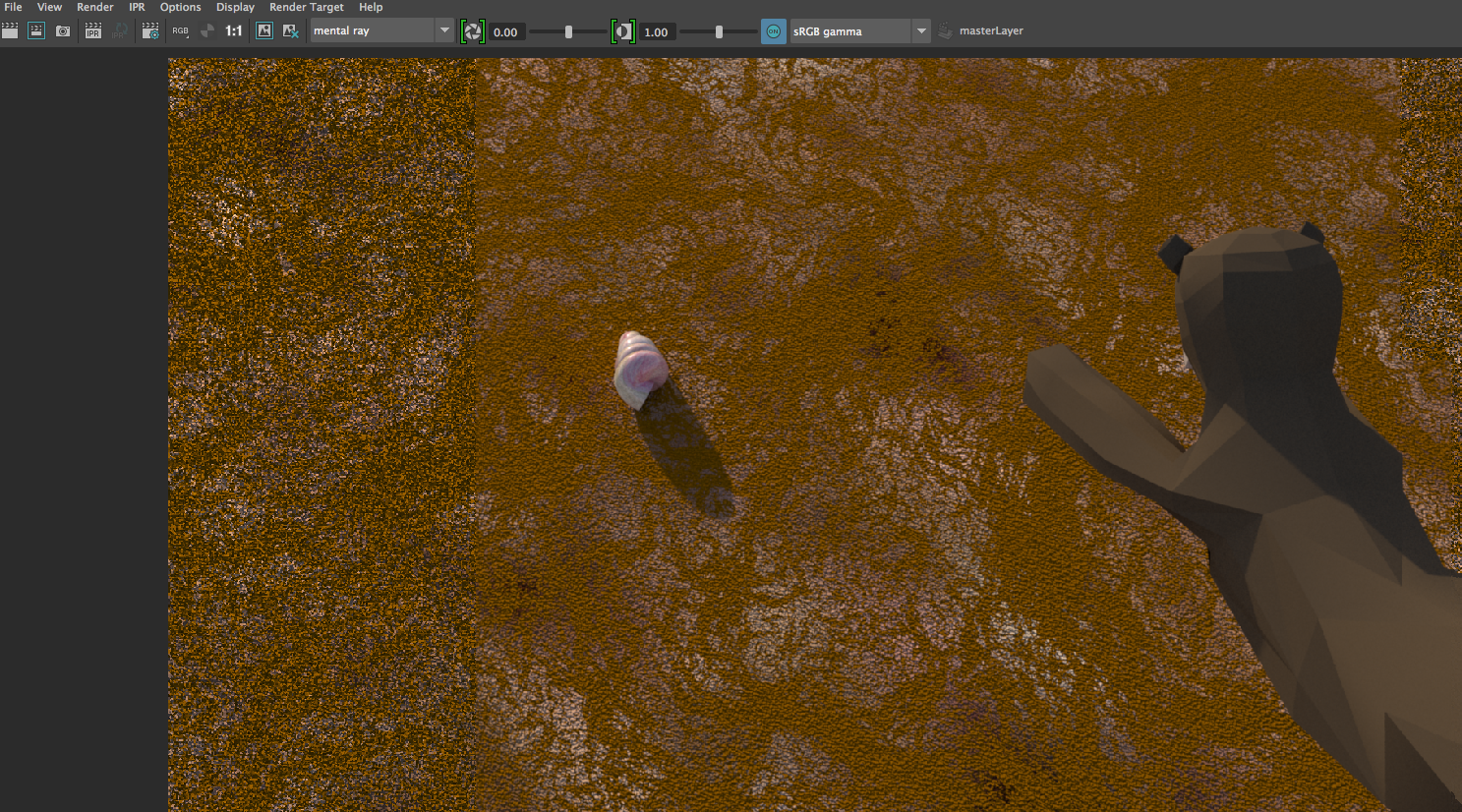Select the Keep image icon
The height and width of the screenshot is (812, 1462).
pyautogui.click(x=263, y=30)
